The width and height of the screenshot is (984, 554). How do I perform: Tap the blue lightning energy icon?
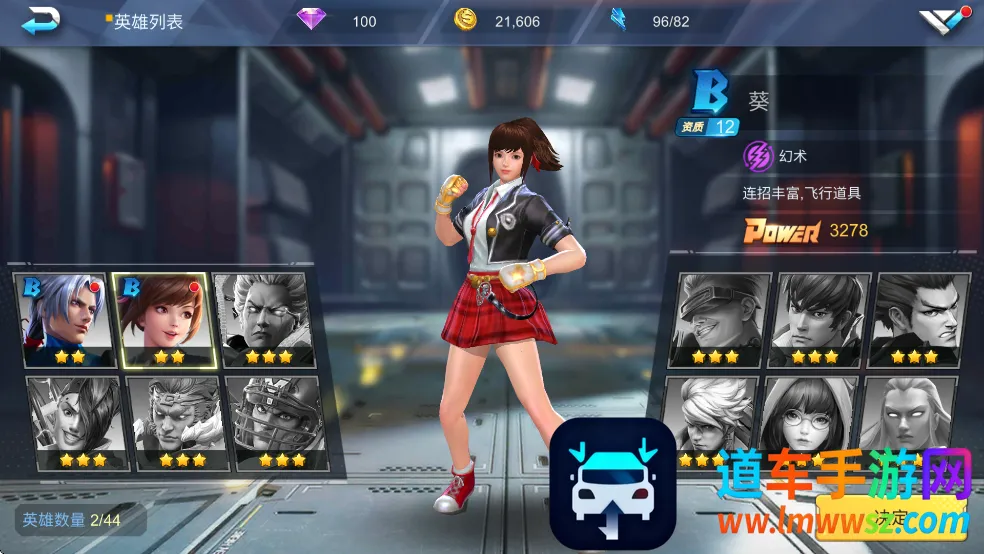pos(619,20)
